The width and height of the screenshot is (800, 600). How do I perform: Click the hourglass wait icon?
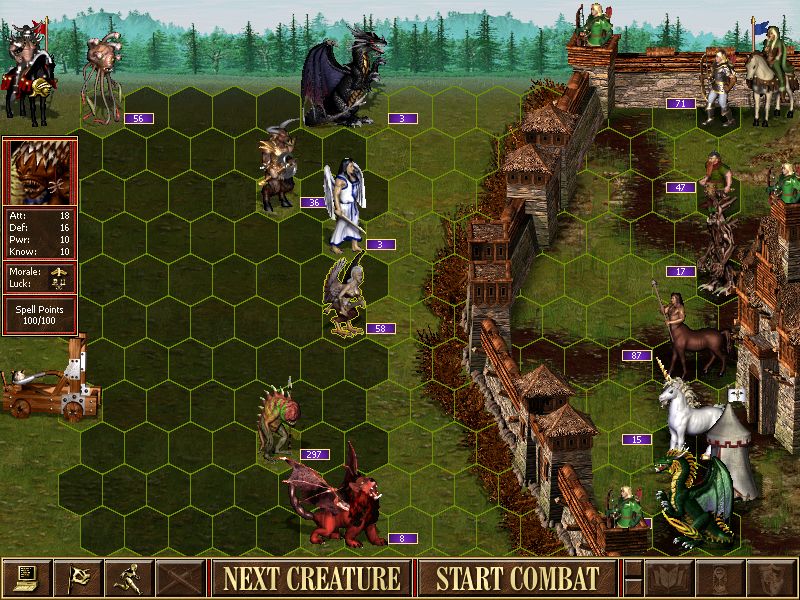(719, 578)
